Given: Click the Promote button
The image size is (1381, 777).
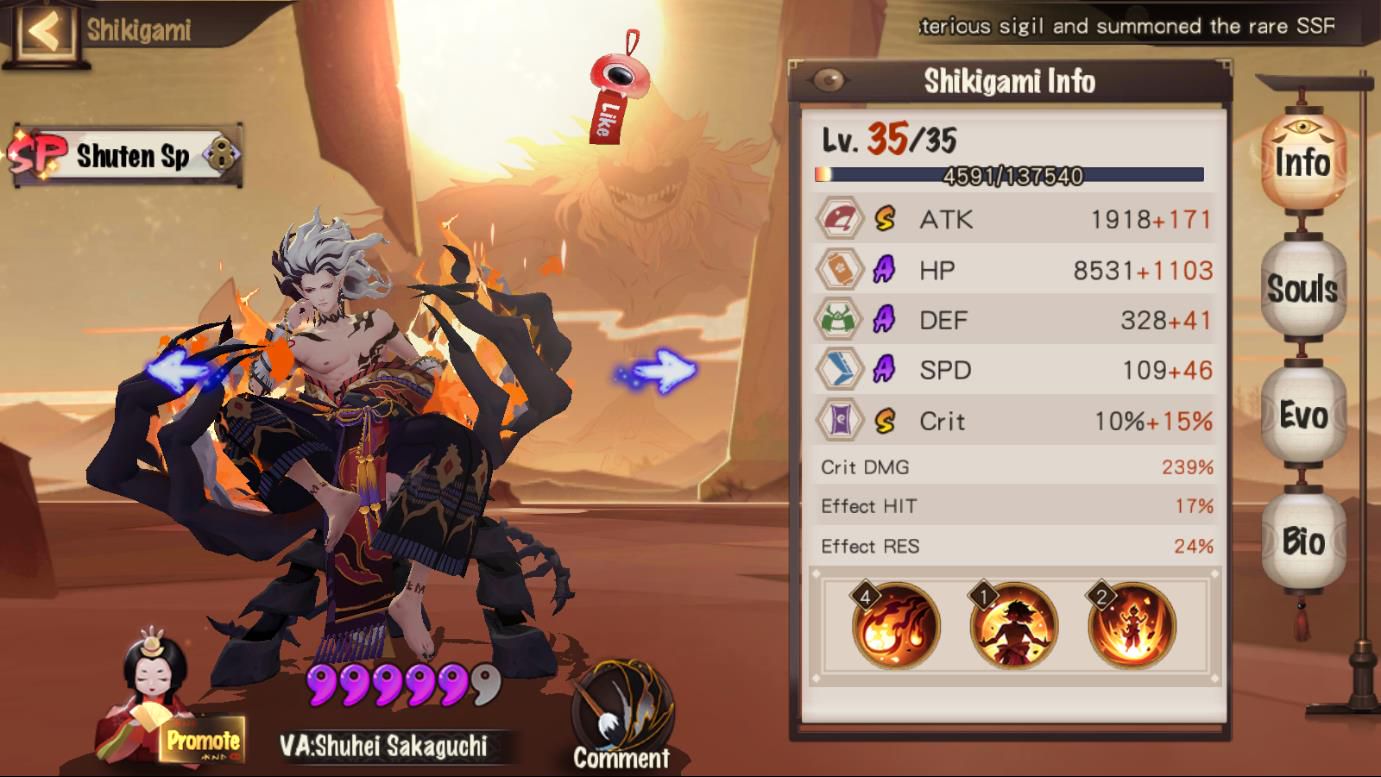Looking at the screenshot, I should [x=203, y=741].
